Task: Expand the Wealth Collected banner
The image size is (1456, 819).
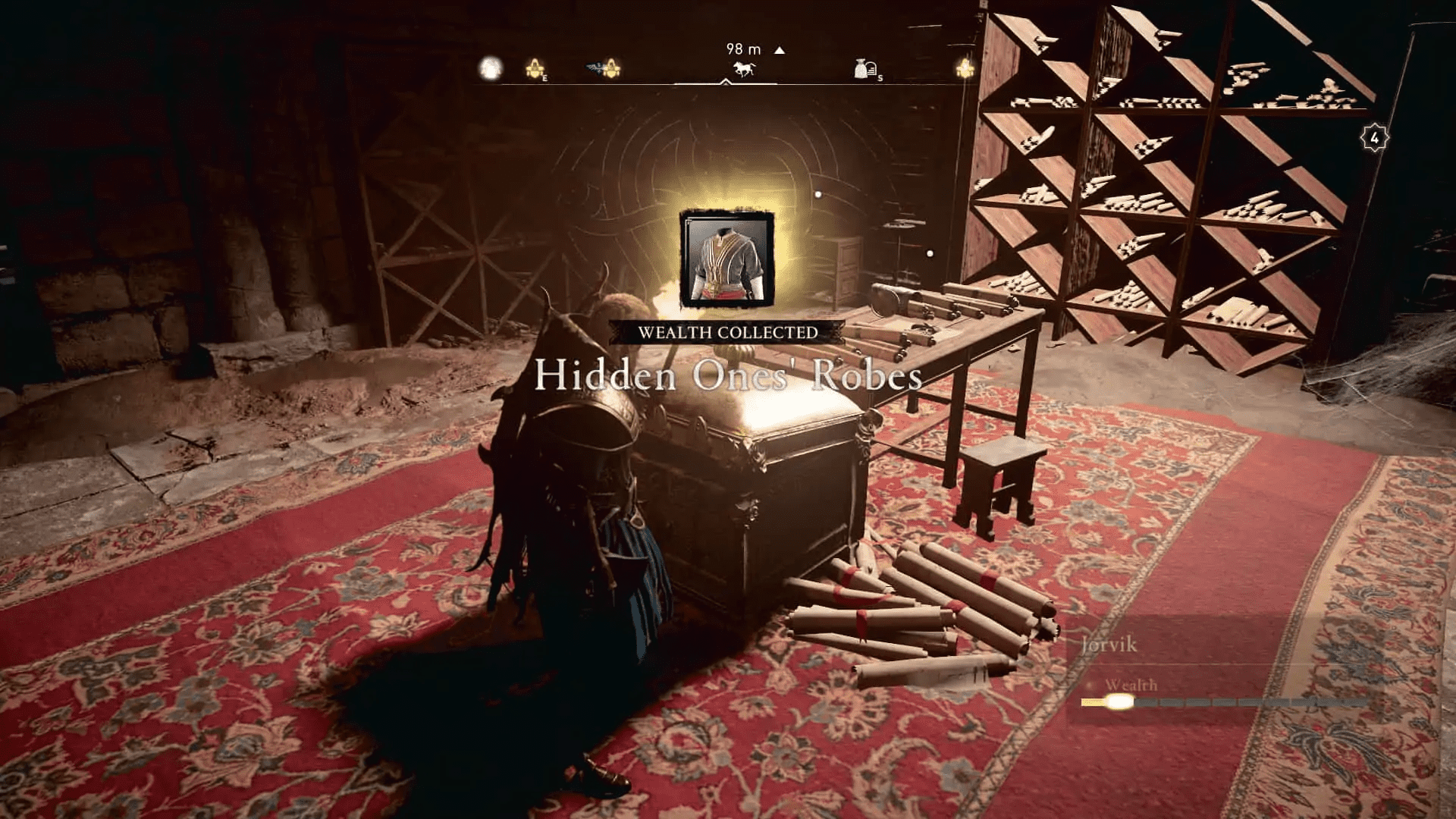Action: coord(728,331)
